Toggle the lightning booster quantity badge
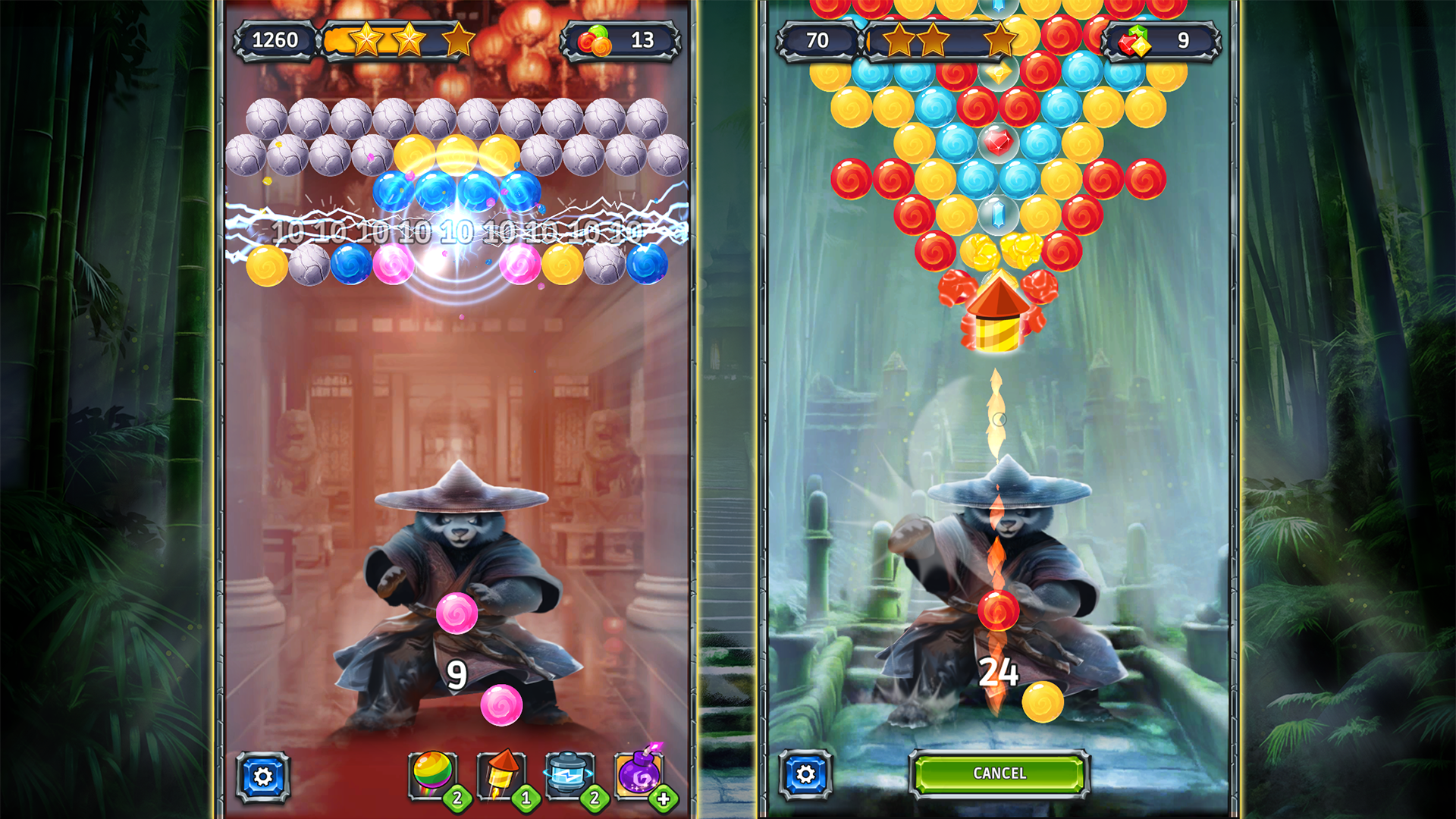Viewport: 1456px width, 819px height. pos(592,798)
